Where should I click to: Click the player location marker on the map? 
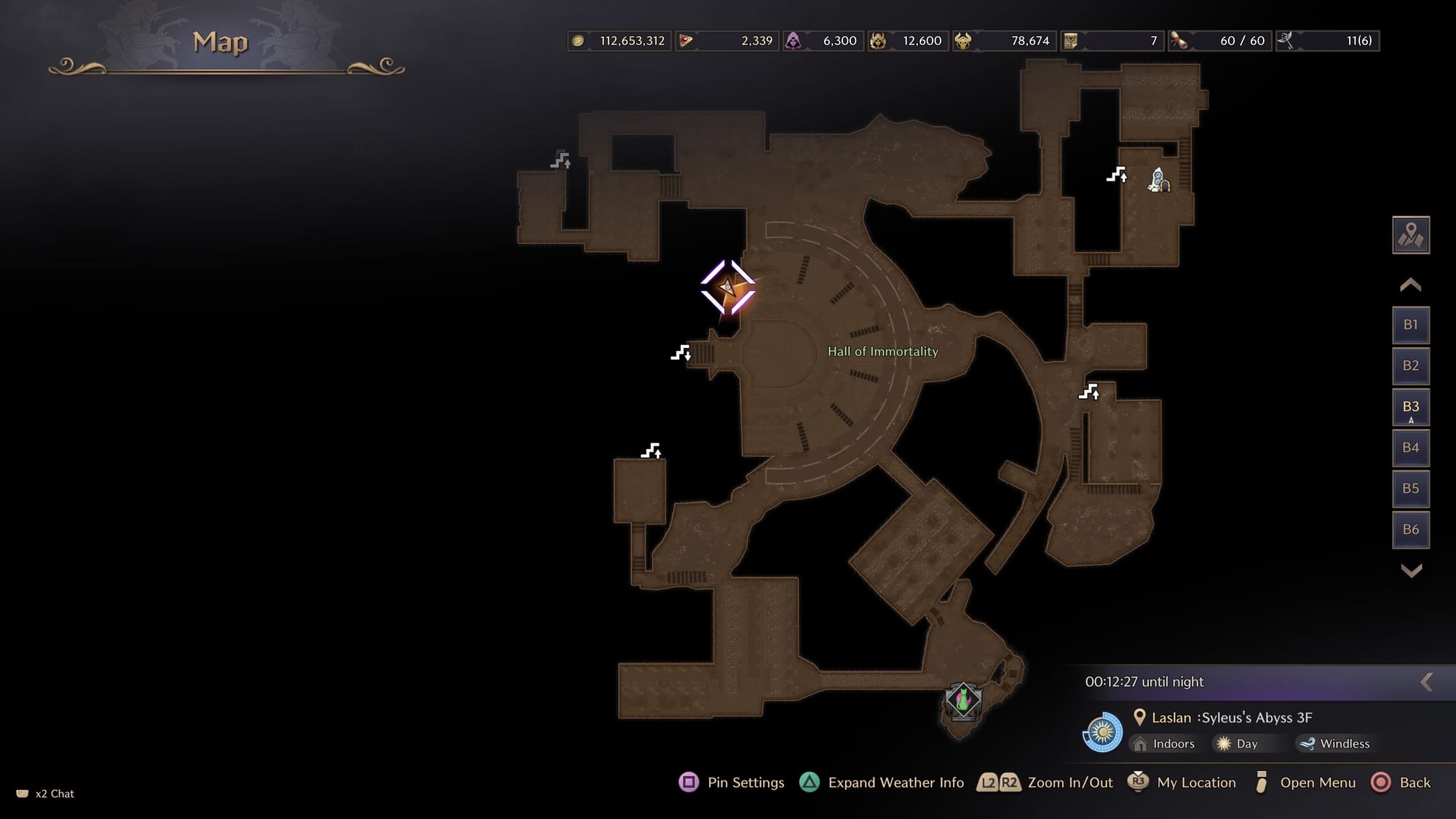pos(727,288)
